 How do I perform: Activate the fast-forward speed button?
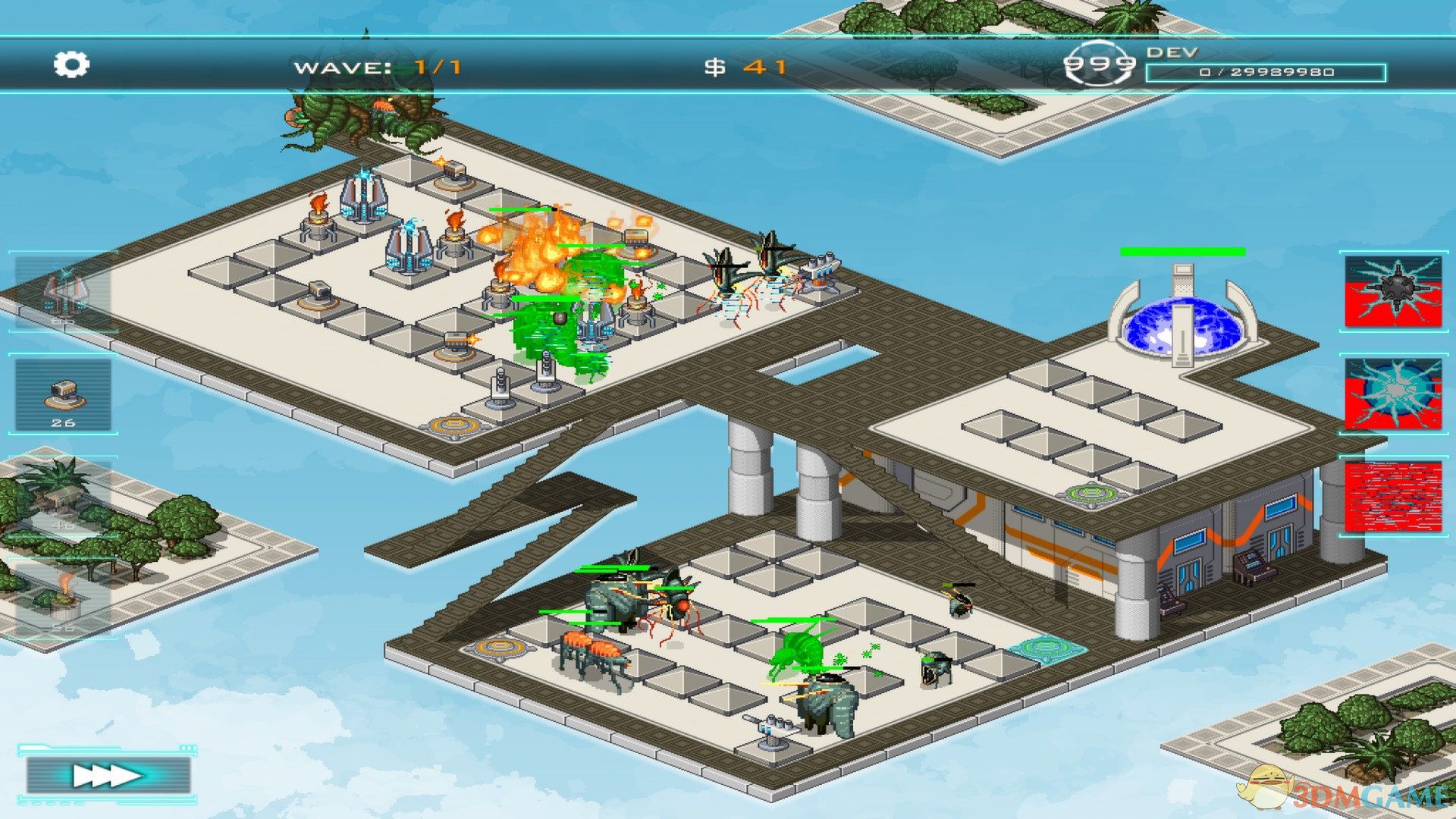point(108,775)
